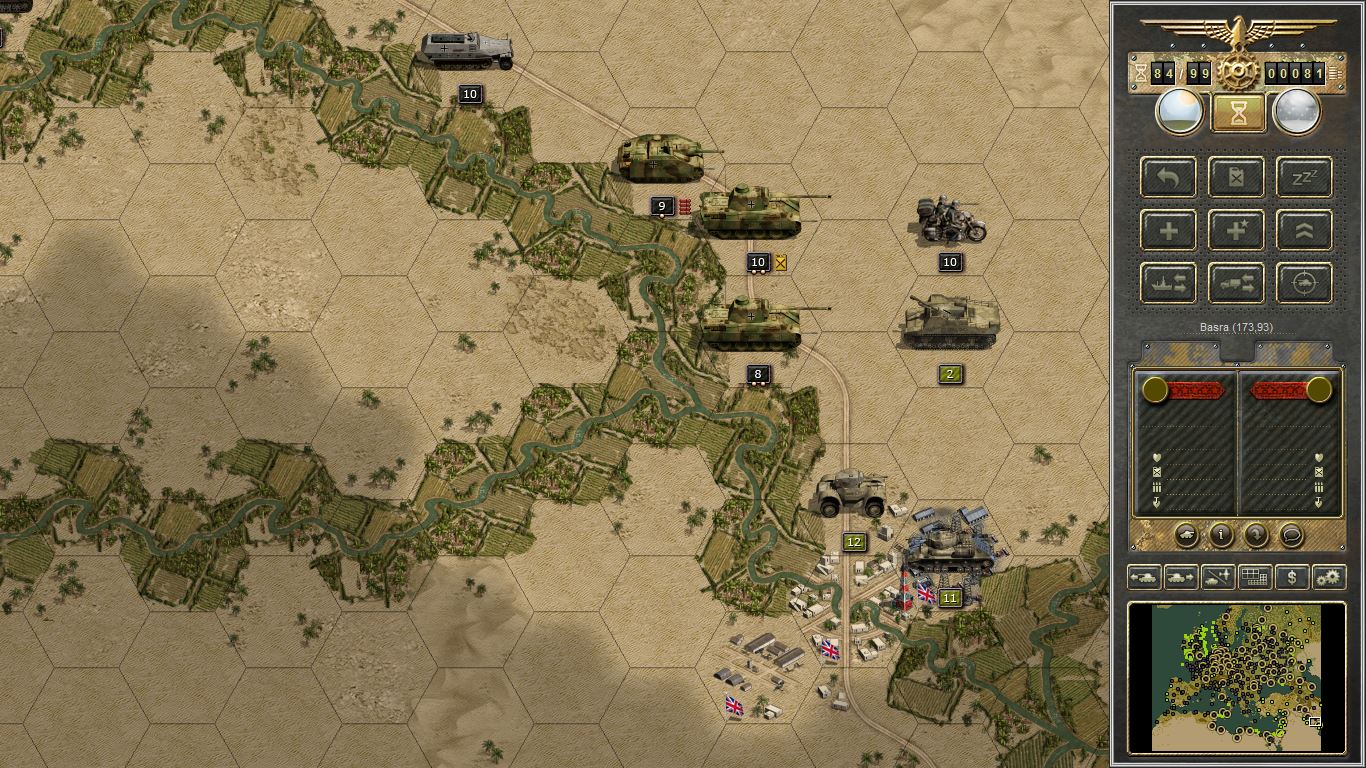Select the previous unit with the left-arrow tank
The height and width of the screenshot is (768, 1366).
[1144, 577]
